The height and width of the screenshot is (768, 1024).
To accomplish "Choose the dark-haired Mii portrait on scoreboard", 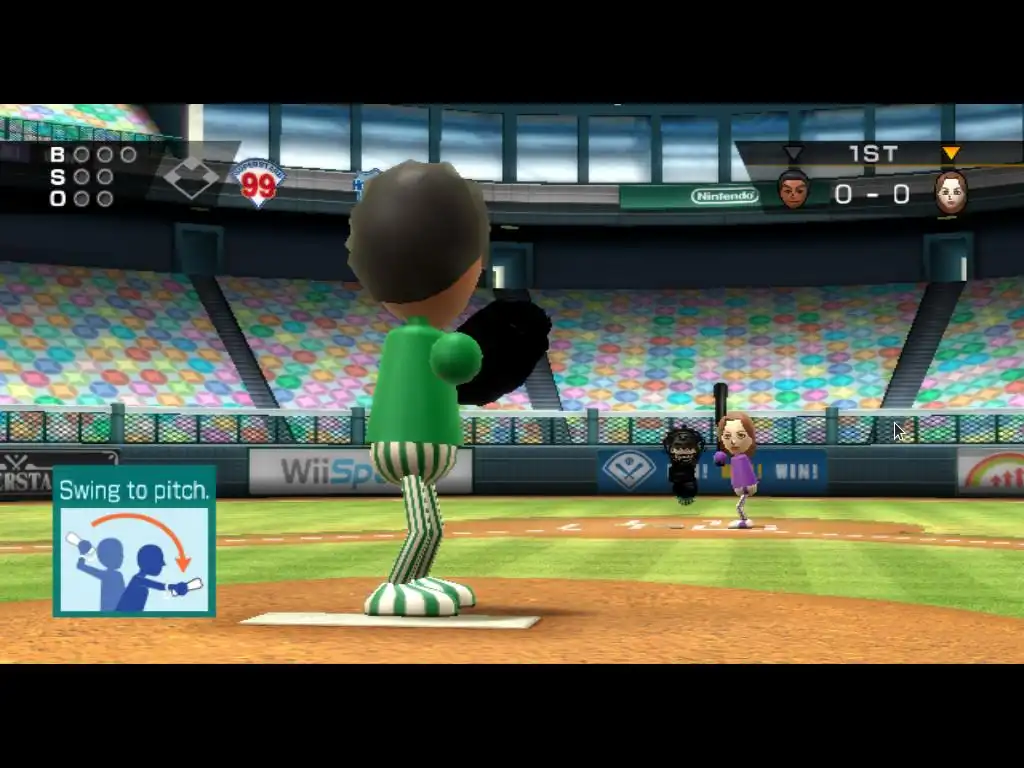I will 793,188.
